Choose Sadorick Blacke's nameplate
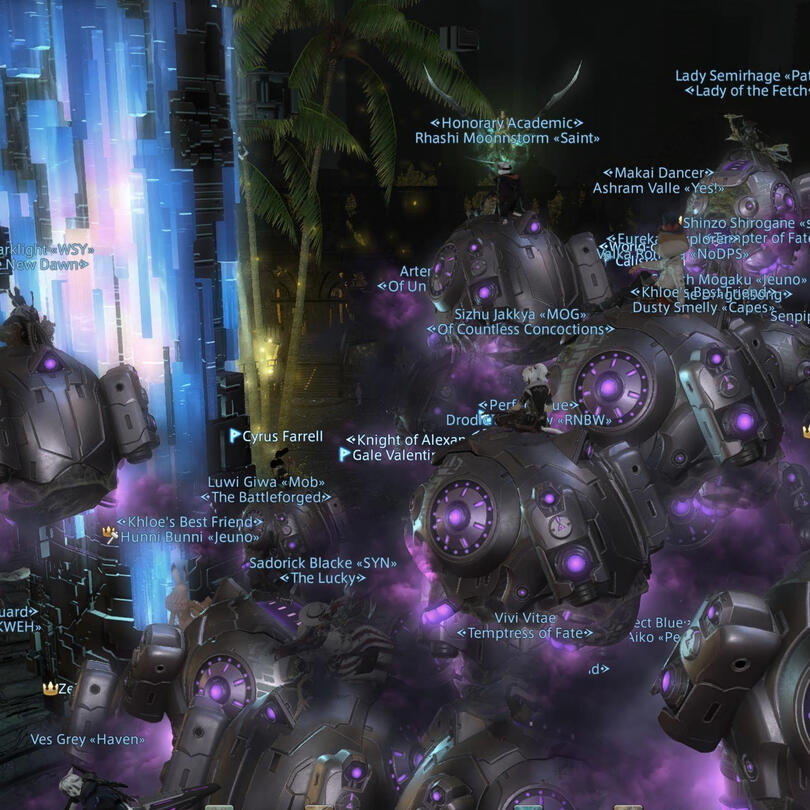Image resolution: width=810 pixels, height=810 pixels. pos(322,563)
